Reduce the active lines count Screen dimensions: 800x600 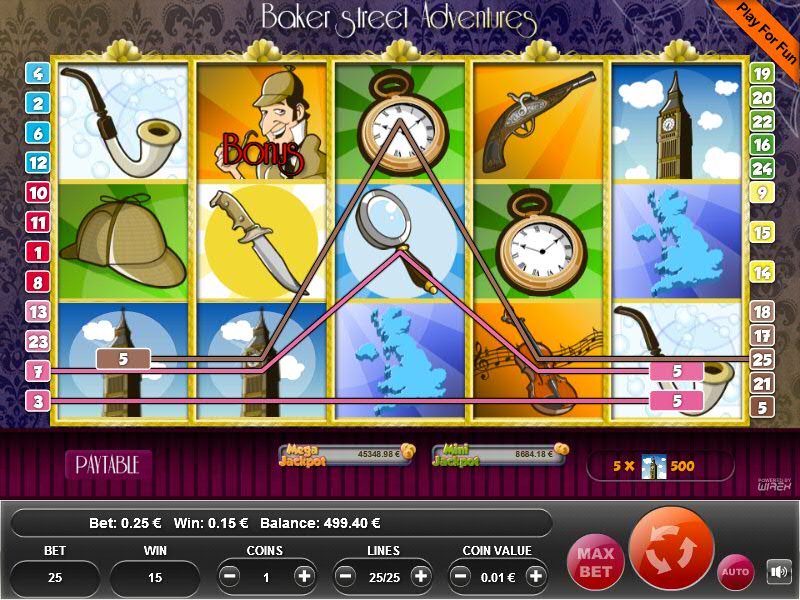(346, 577)
